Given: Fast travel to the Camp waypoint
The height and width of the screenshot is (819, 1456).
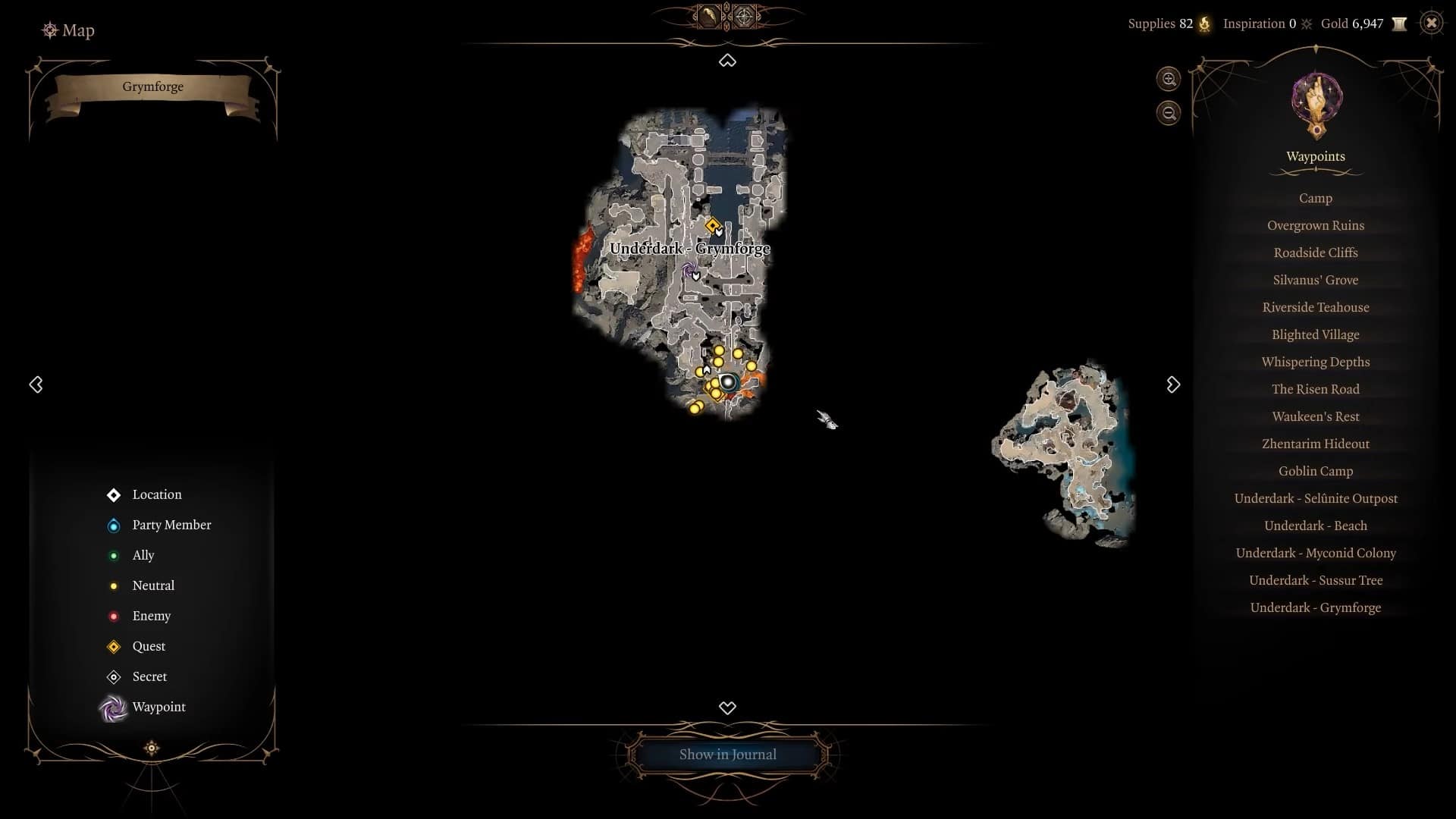Looking at the screenshot, I should pyautogui.click(x=1315, y=198).
